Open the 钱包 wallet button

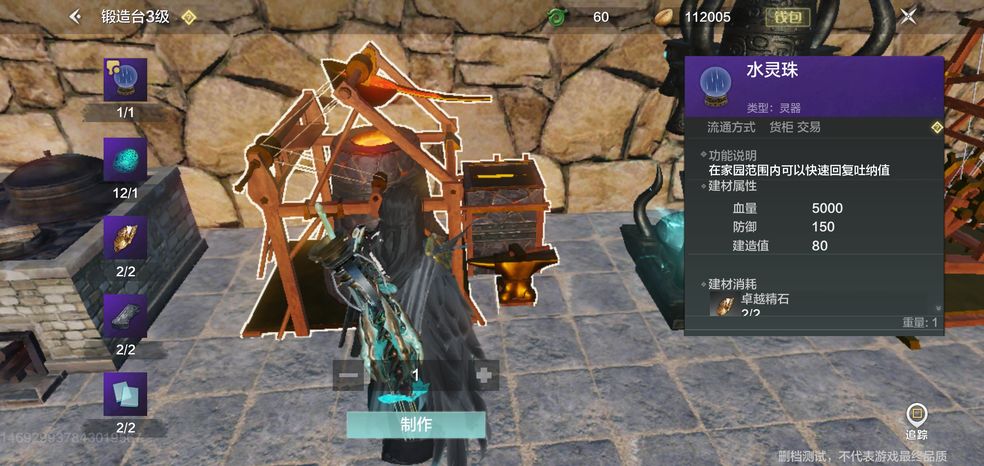click(788, 17)
